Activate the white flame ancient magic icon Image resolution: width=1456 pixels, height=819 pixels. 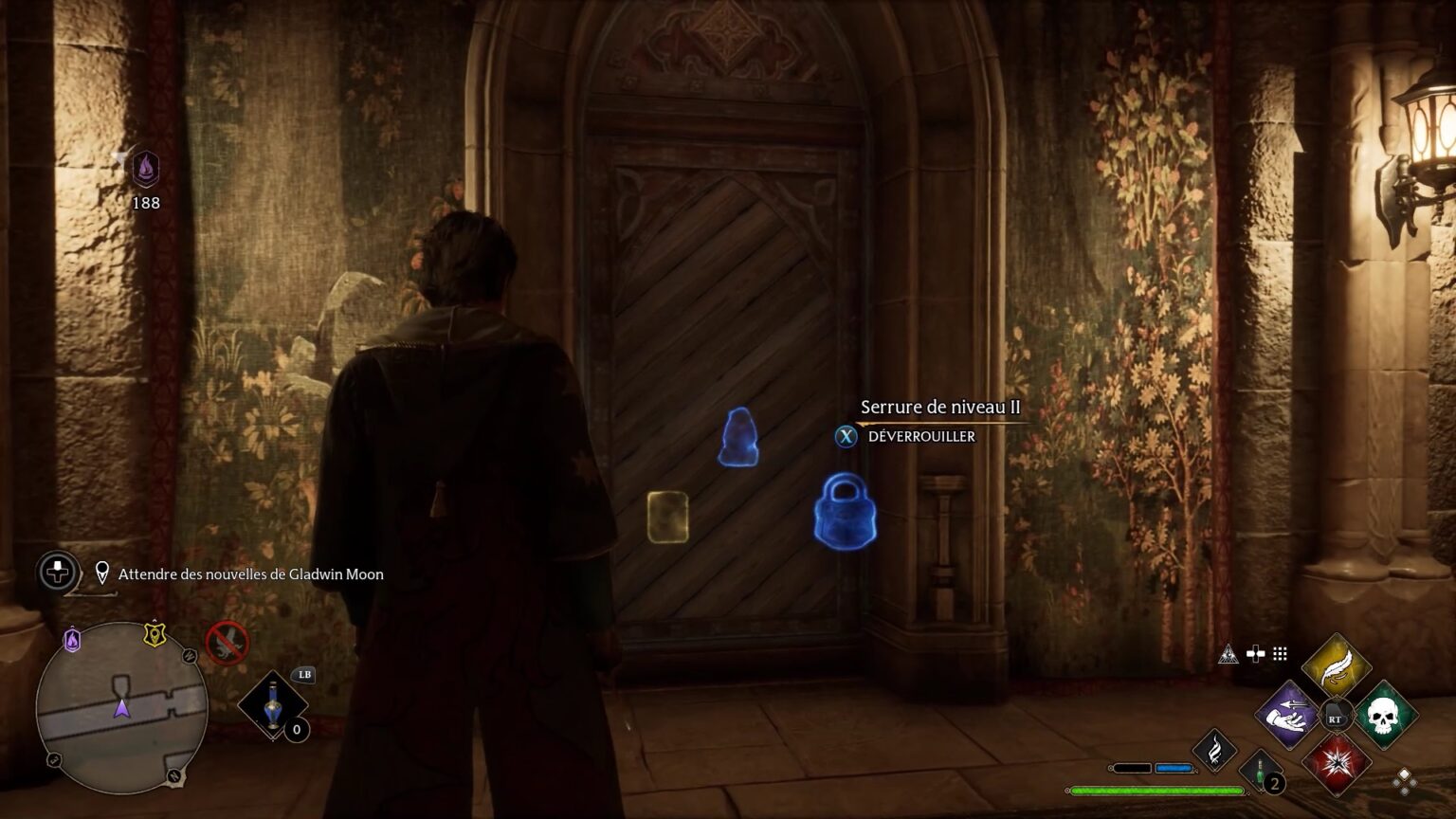tap(1214, 750)
